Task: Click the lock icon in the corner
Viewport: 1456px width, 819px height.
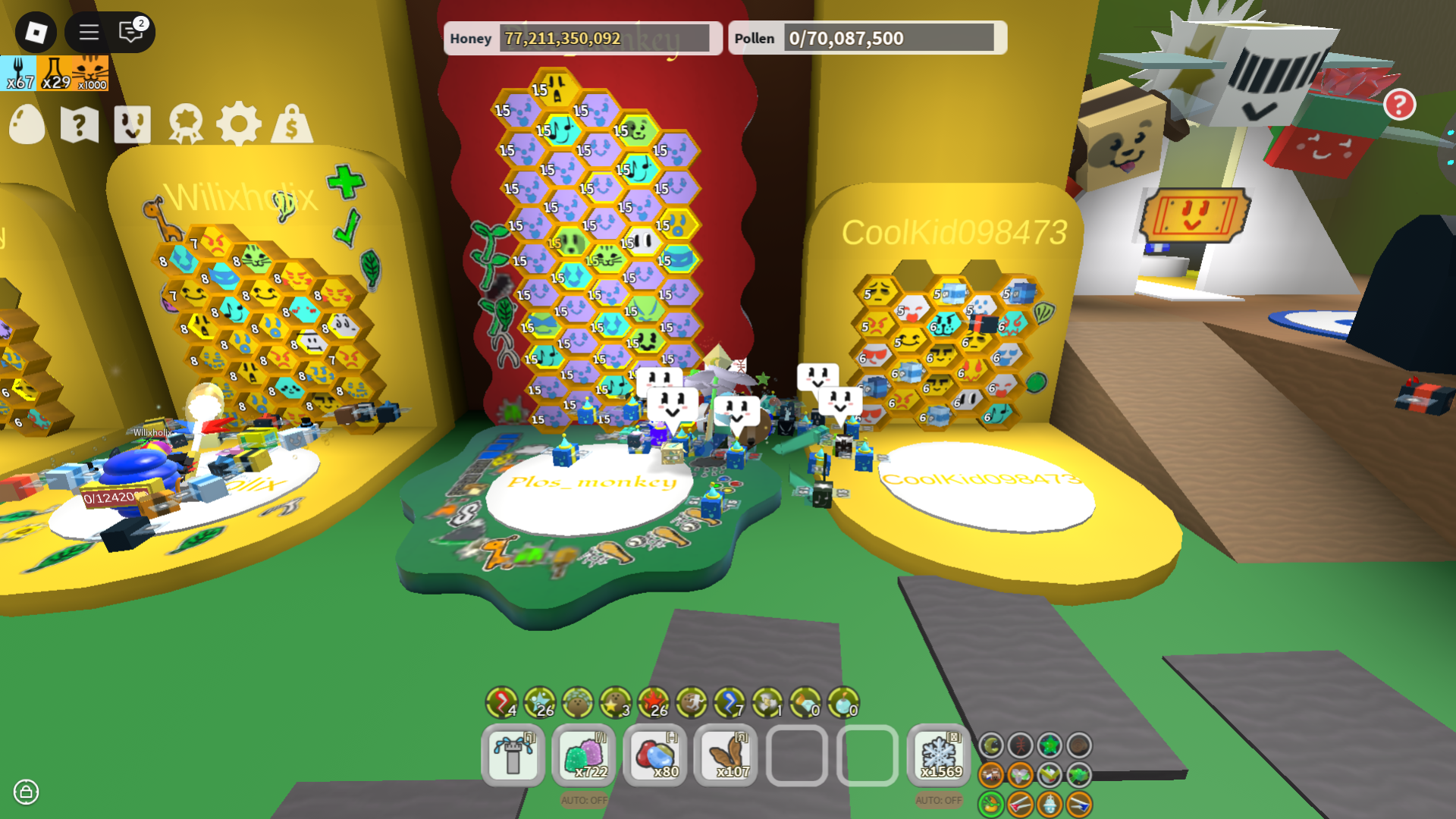Action: pyautogui.click(x=26, y=792)
